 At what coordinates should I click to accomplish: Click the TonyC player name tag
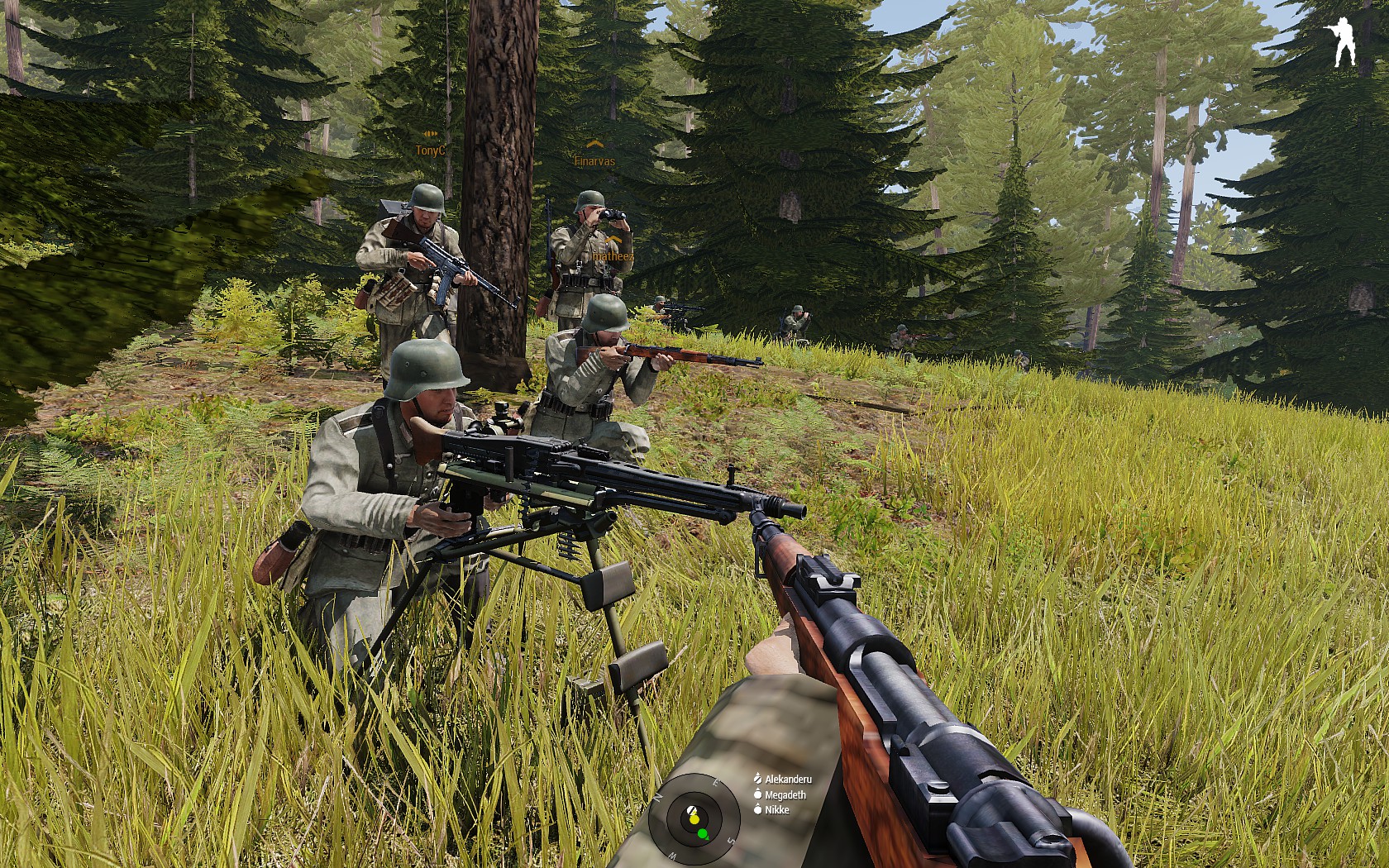pyautogui.click(x=430, y=150)
